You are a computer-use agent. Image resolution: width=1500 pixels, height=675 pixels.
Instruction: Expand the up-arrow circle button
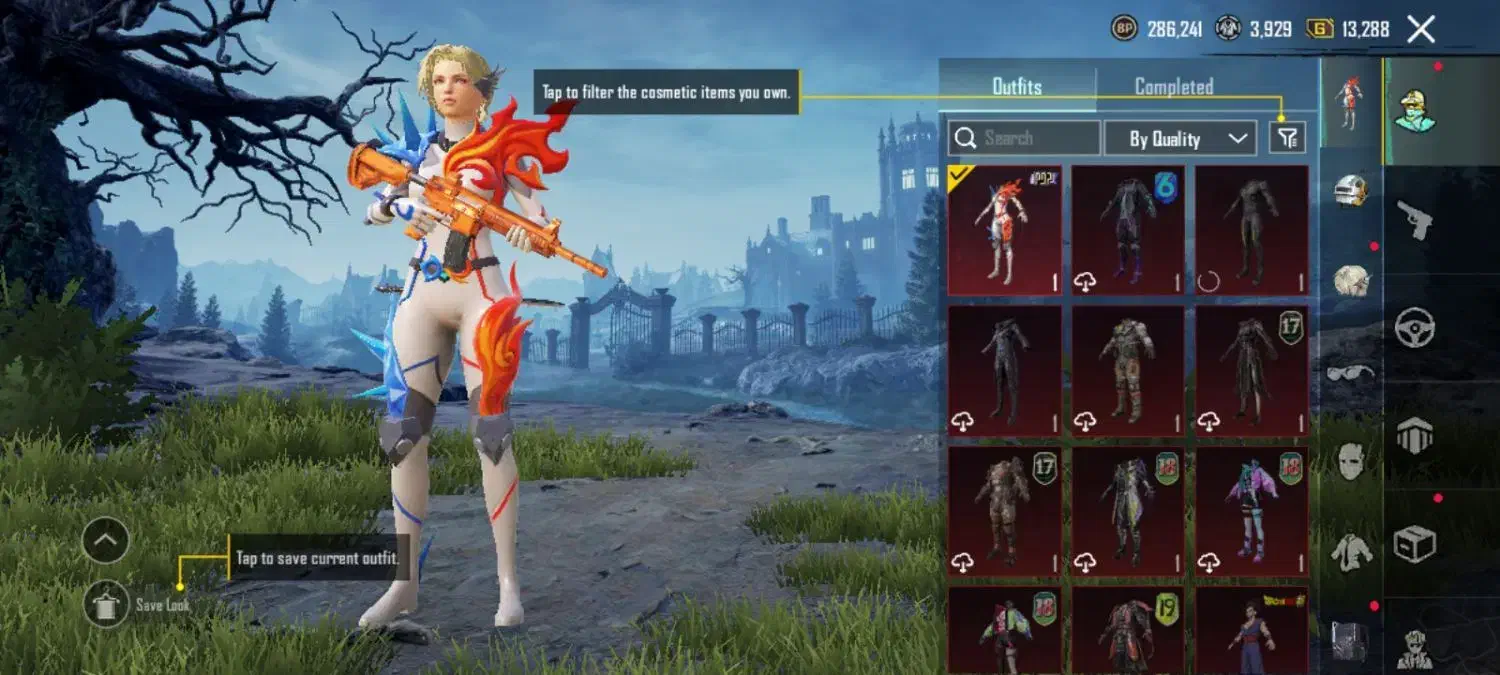106,541
